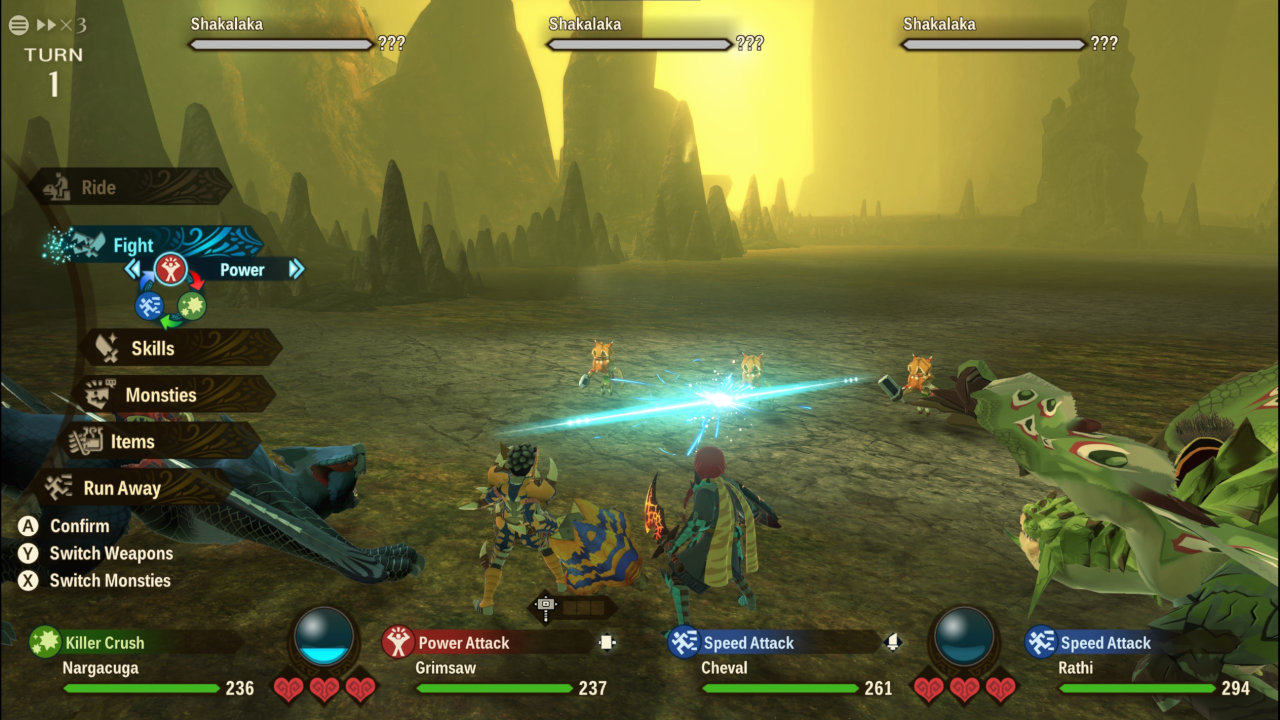Cycle attack type with the right arrow

click(296, 269)
